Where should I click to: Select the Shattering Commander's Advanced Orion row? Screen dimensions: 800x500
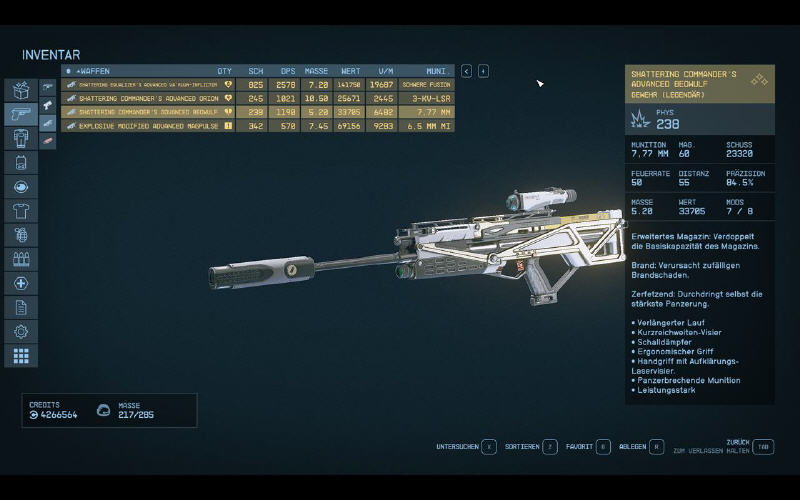point(150,99)
